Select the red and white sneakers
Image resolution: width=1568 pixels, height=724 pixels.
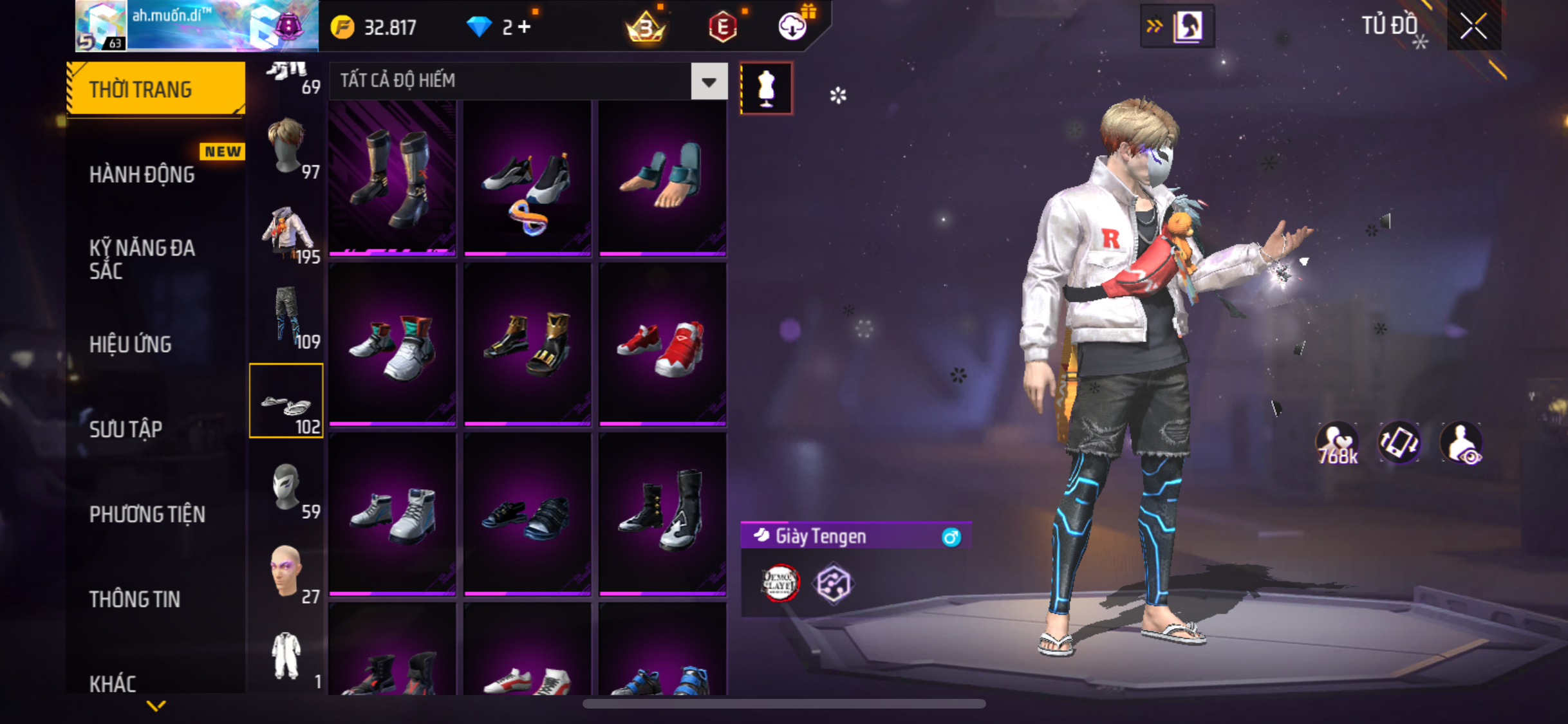[662, 346]
